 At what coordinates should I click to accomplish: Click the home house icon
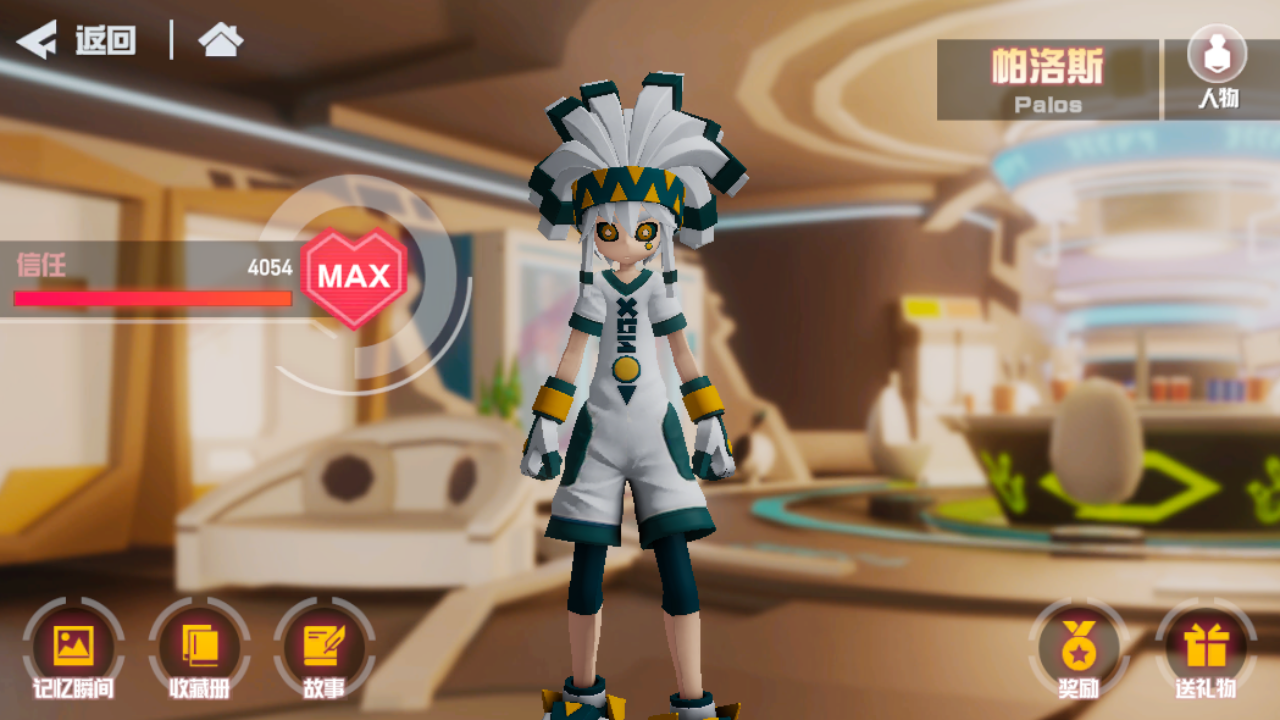click(221, 41)
